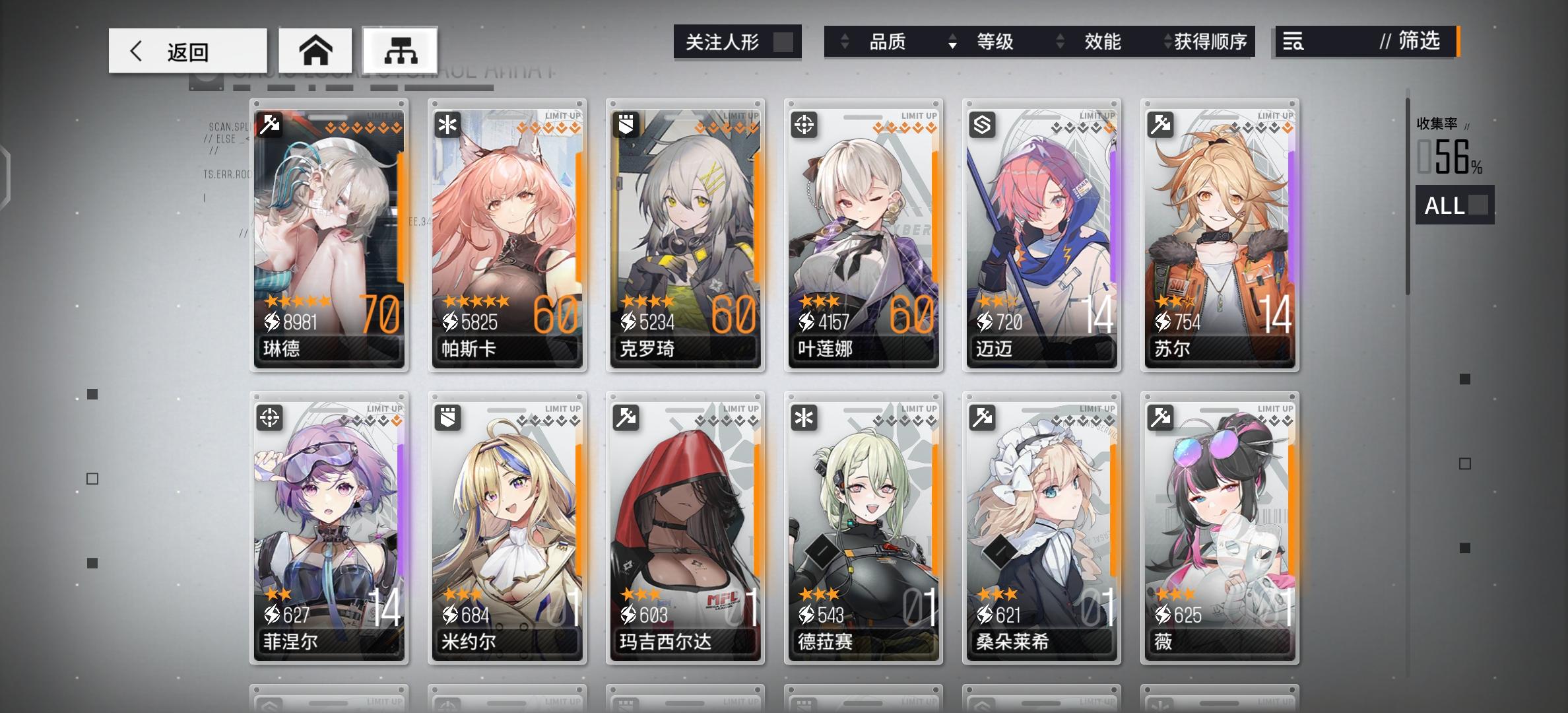Click the filter list icon near 筛选
Viewport: 1568px width, 713px height.
click(x=1293, y=42)
